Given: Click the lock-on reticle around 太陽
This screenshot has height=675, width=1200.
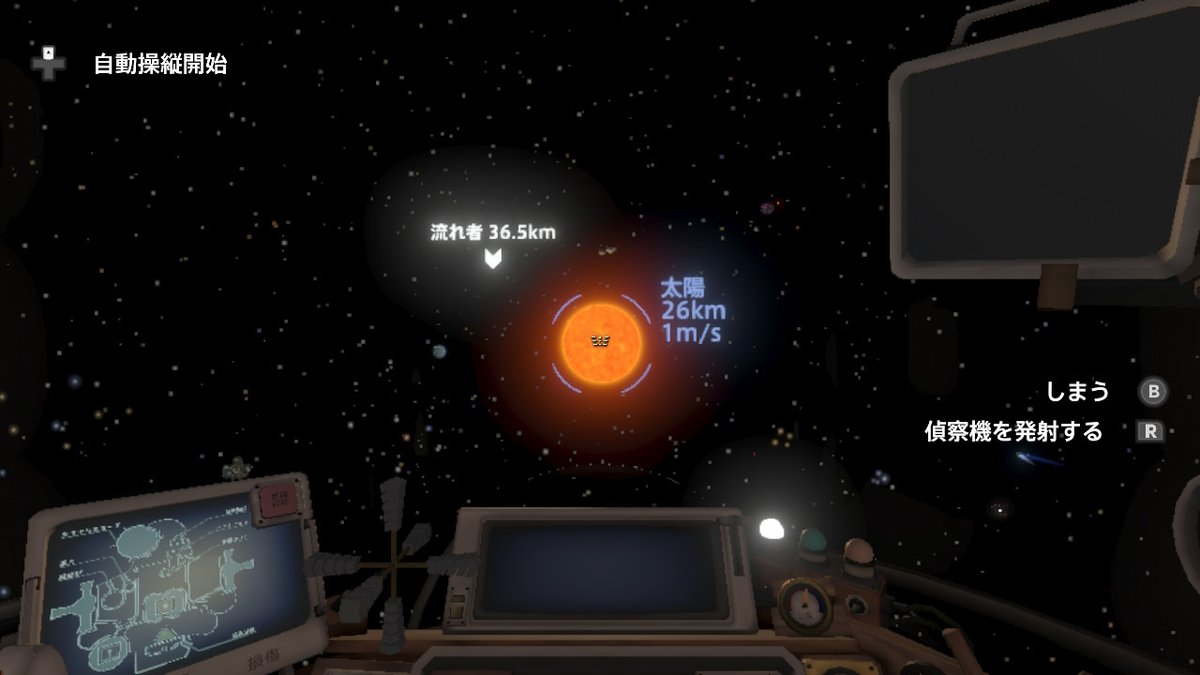Looking at the screenshot, I should 601,342.
